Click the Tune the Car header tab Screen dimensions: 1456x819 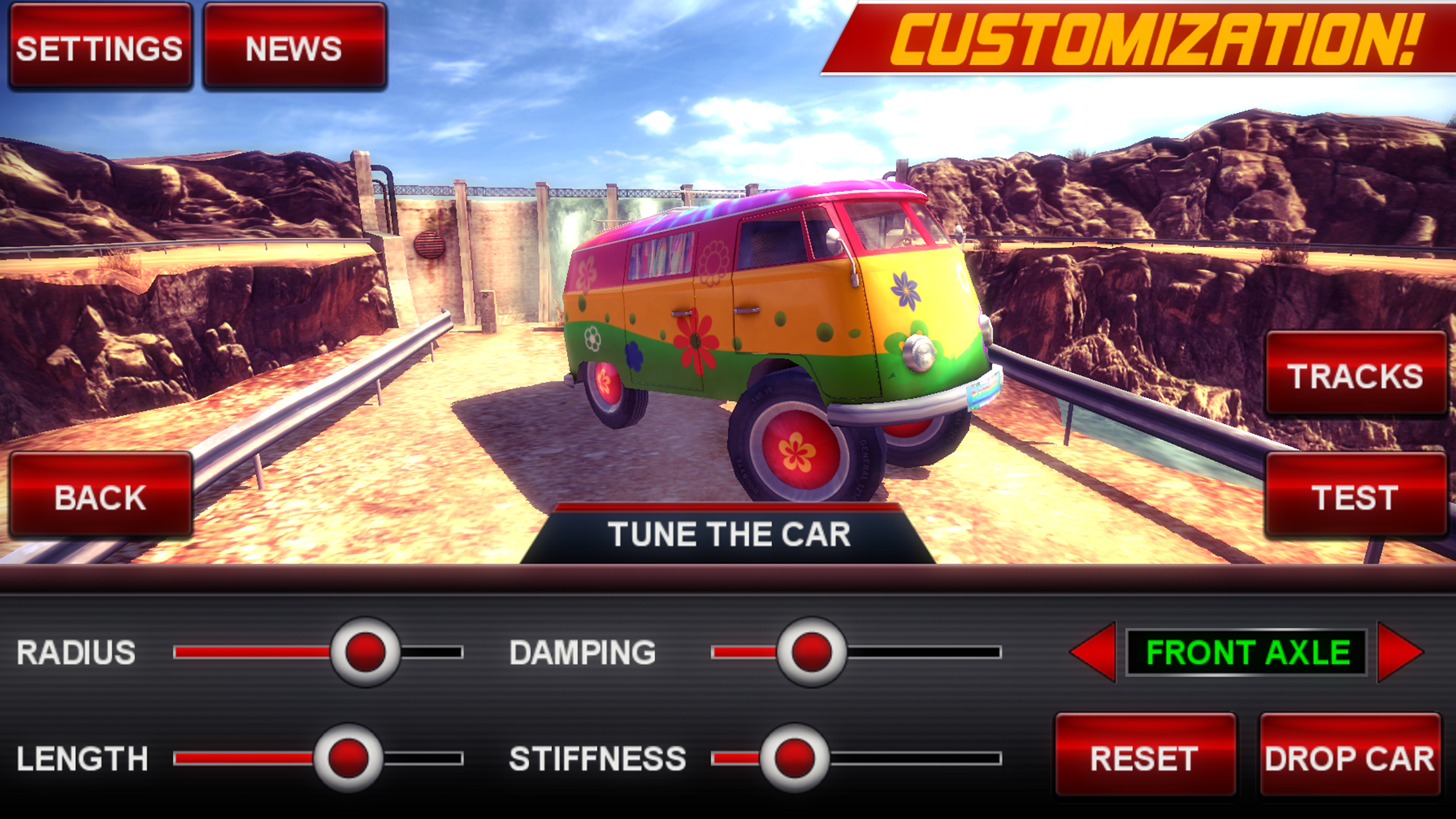[x=729, y=534]
